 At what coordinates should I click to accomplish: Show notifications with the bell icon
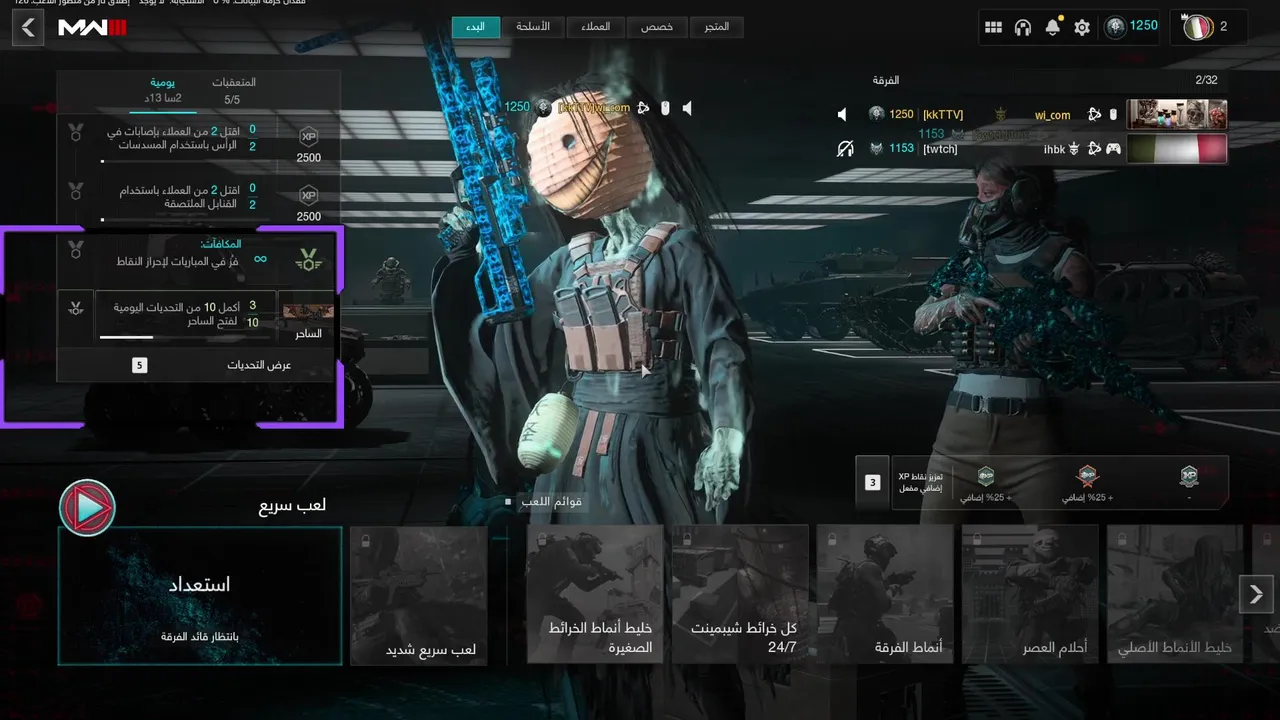tap(1052, 28)
